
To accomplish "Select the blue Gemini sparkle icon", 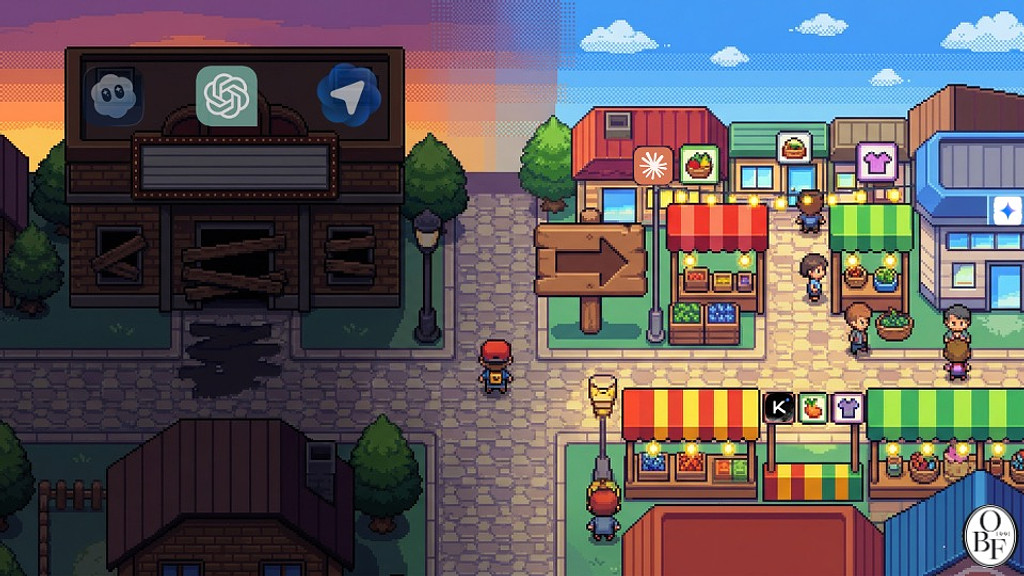I will pos(1002,210).
